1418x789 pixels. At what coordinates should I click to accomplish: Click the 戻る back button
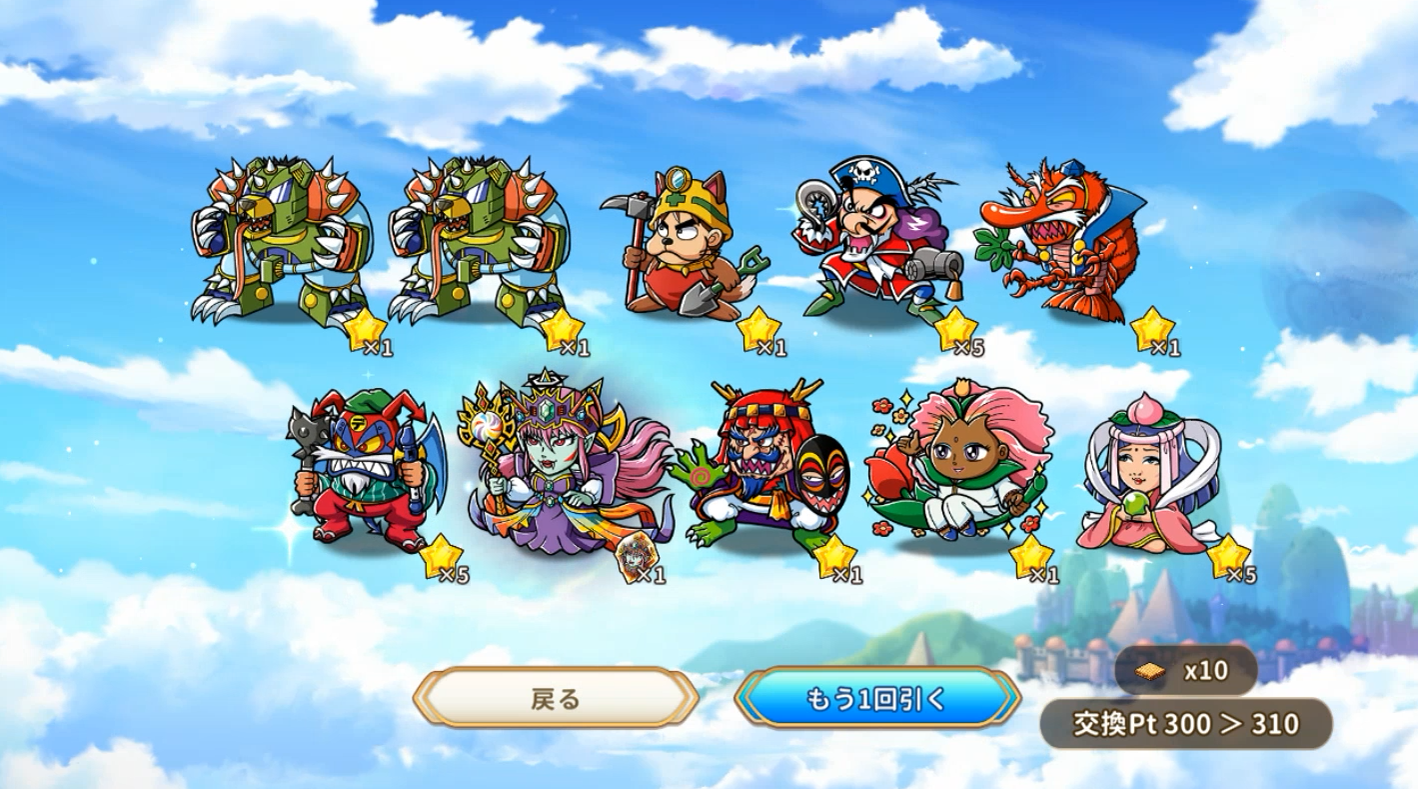pyautogui.click(x=555, y=698)
